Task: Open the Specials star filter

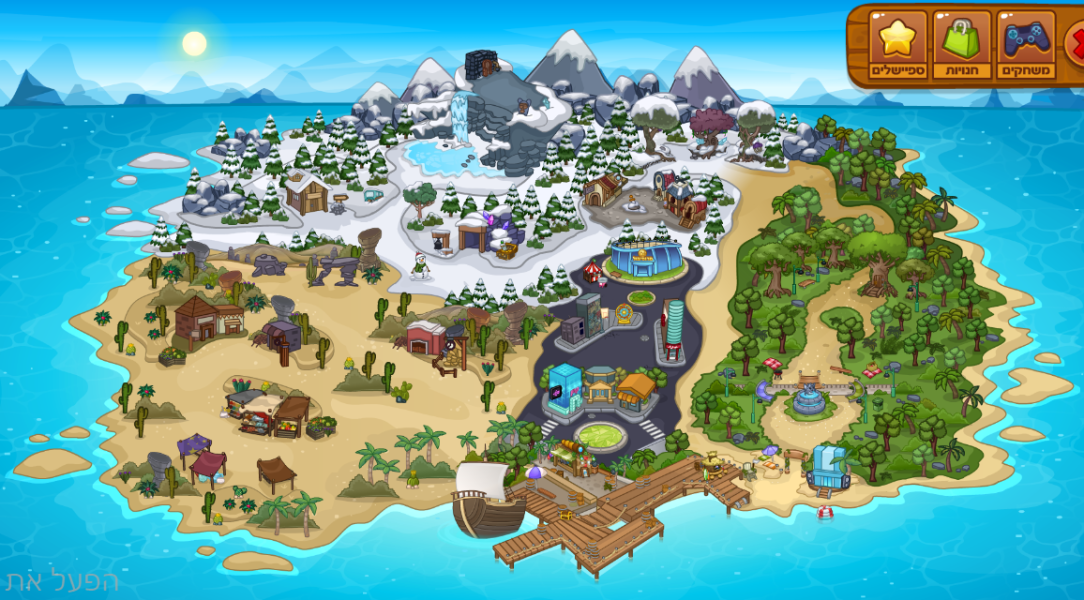Action: [898, 45]
